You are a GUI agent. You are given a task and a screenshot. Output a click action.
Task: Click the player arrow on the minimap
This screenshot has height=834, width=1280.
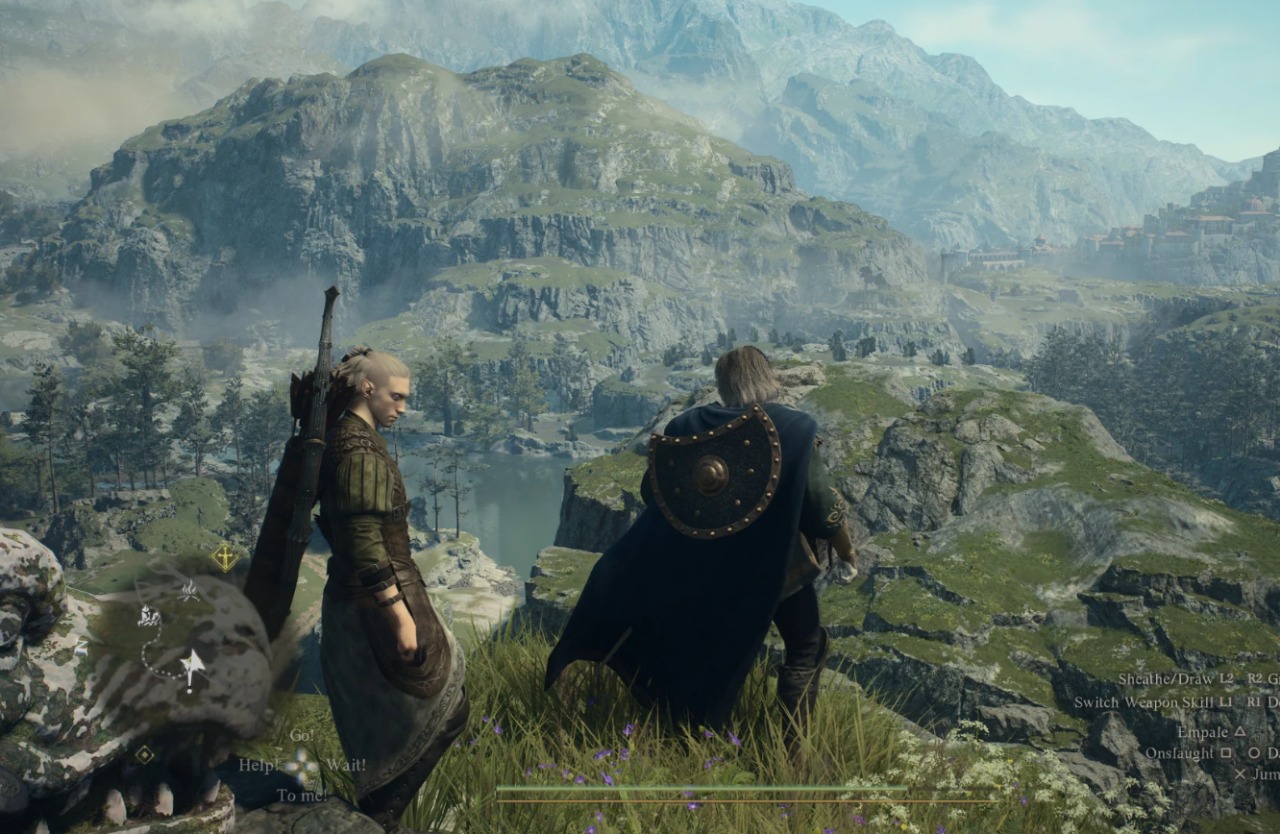[192, 667]
